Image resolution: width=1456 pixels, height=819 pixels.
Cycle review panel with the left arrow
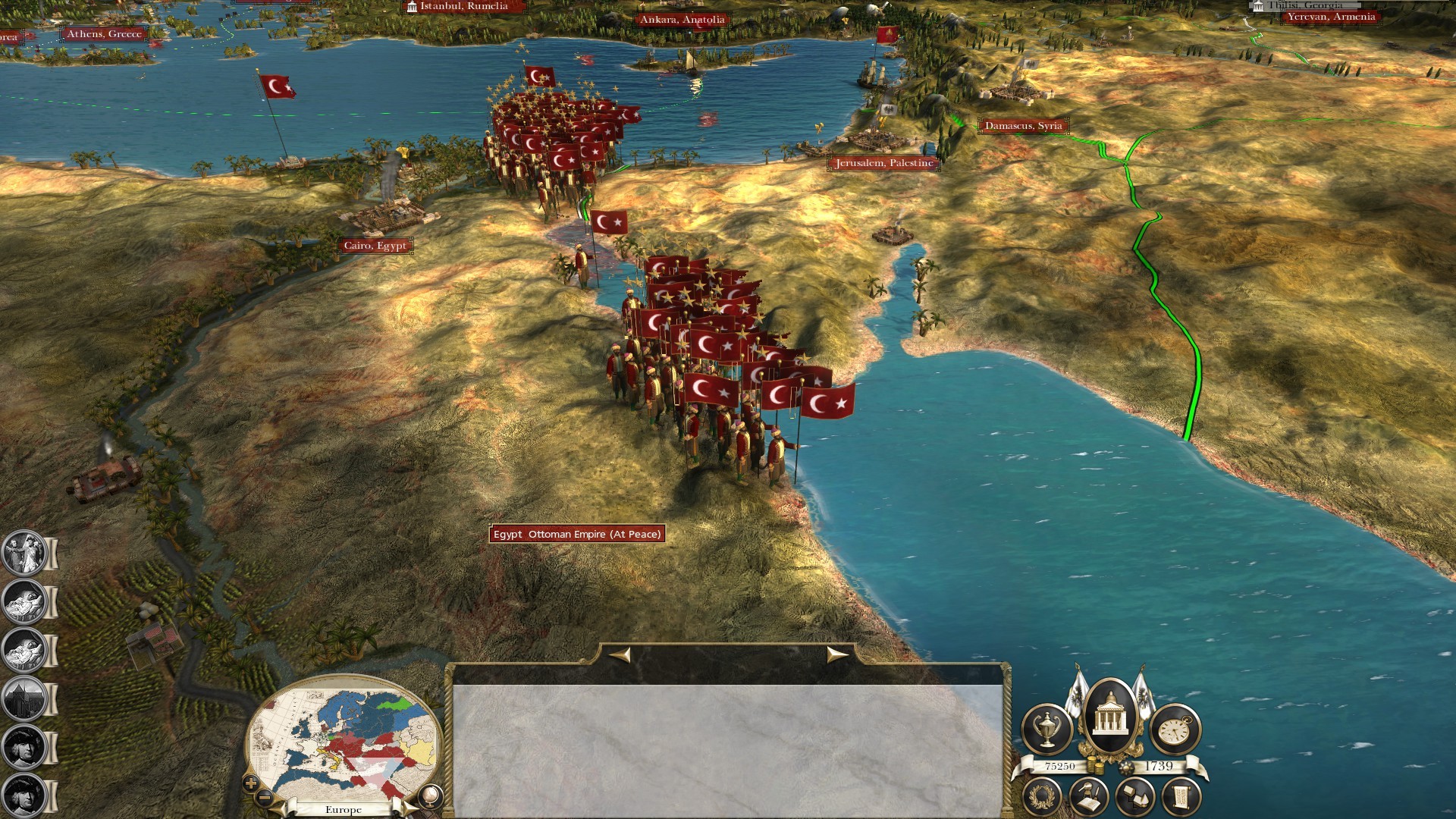point(620,654)
